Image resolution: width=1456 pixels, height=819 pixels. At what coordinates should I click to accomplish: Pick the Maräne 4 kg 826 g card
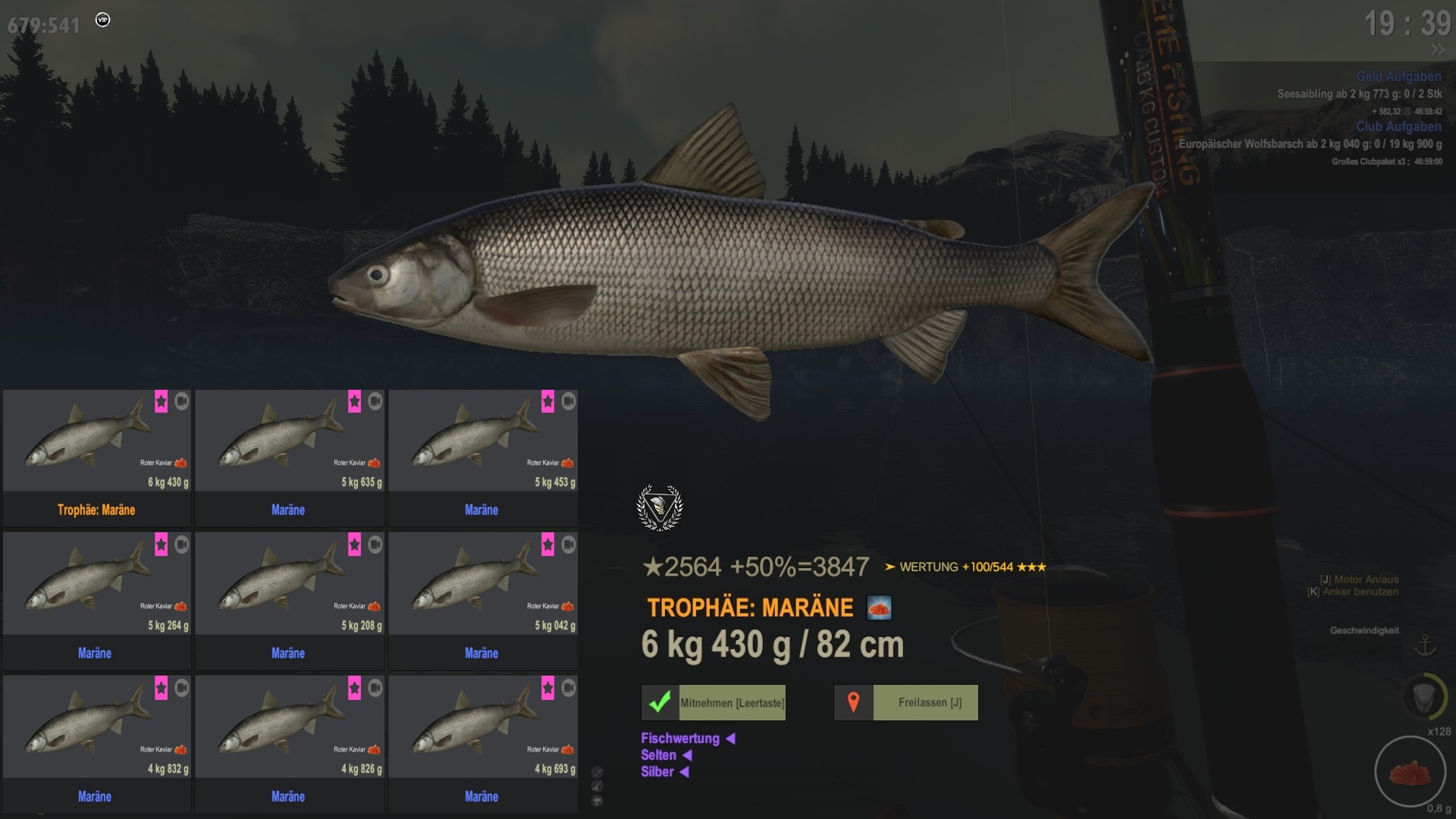coord(290,743)
